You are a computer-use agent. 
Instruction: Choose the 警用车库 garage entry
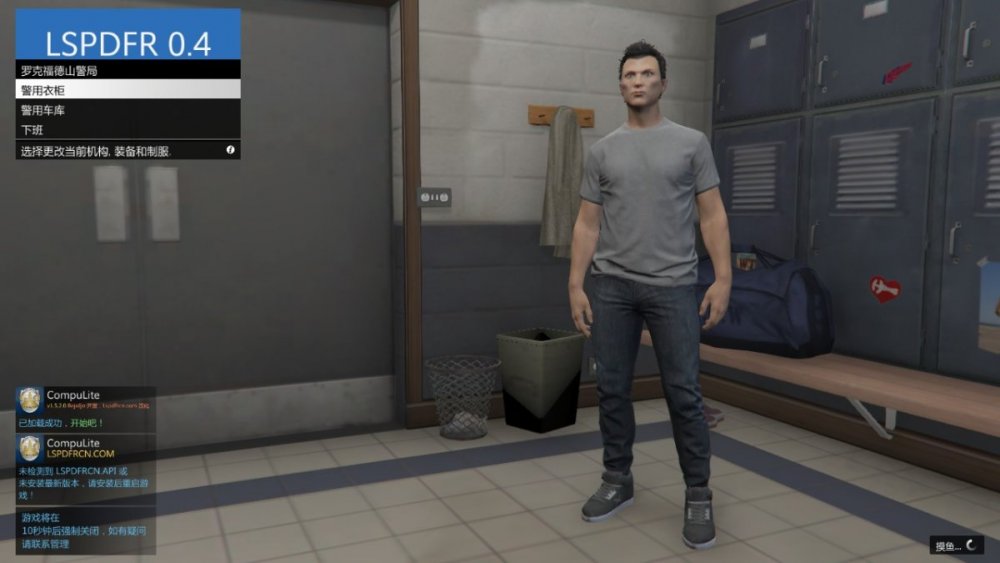click(x=128, y=110)
